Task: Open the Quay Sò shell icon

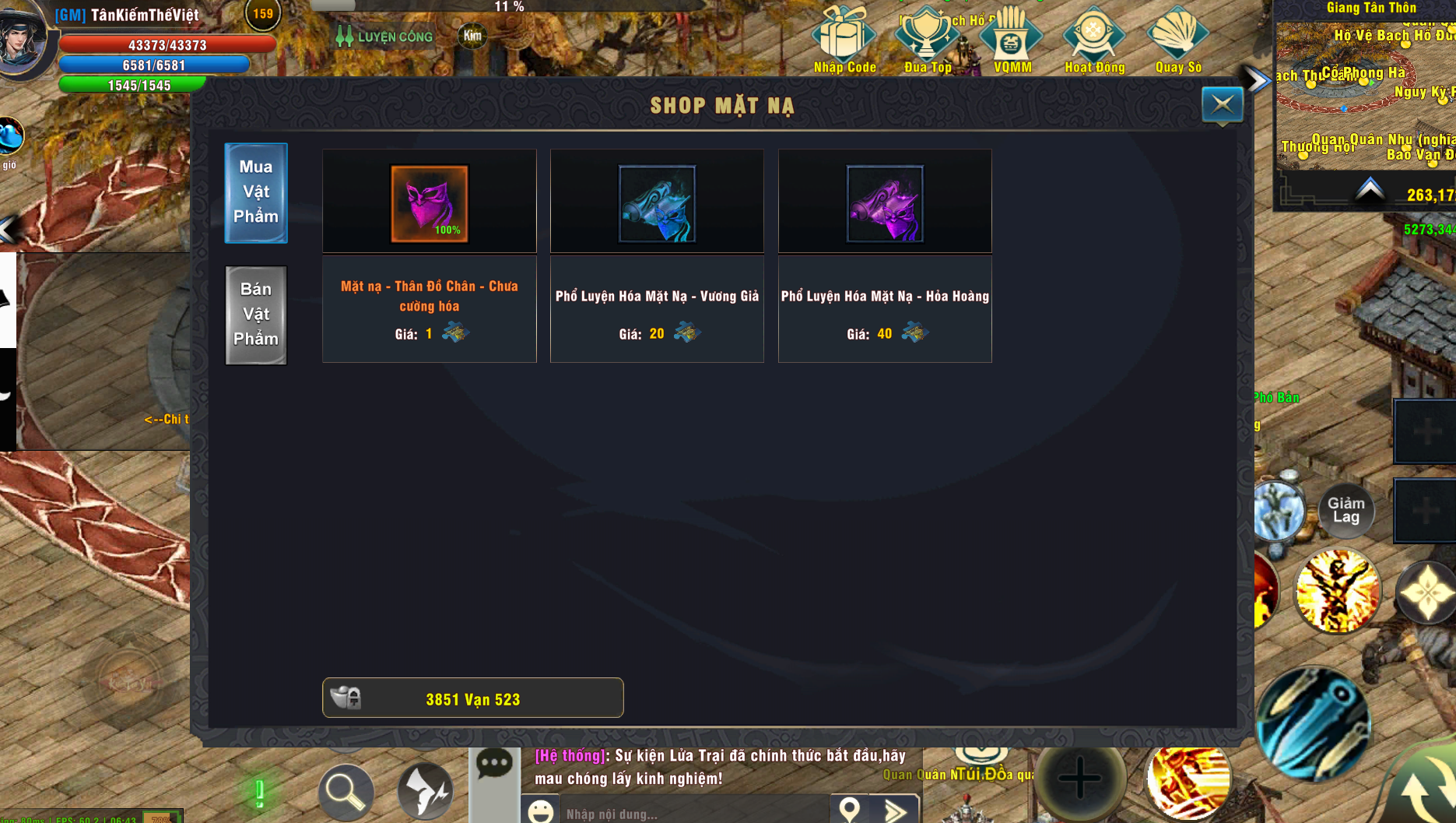Action: click(1177, 35)
